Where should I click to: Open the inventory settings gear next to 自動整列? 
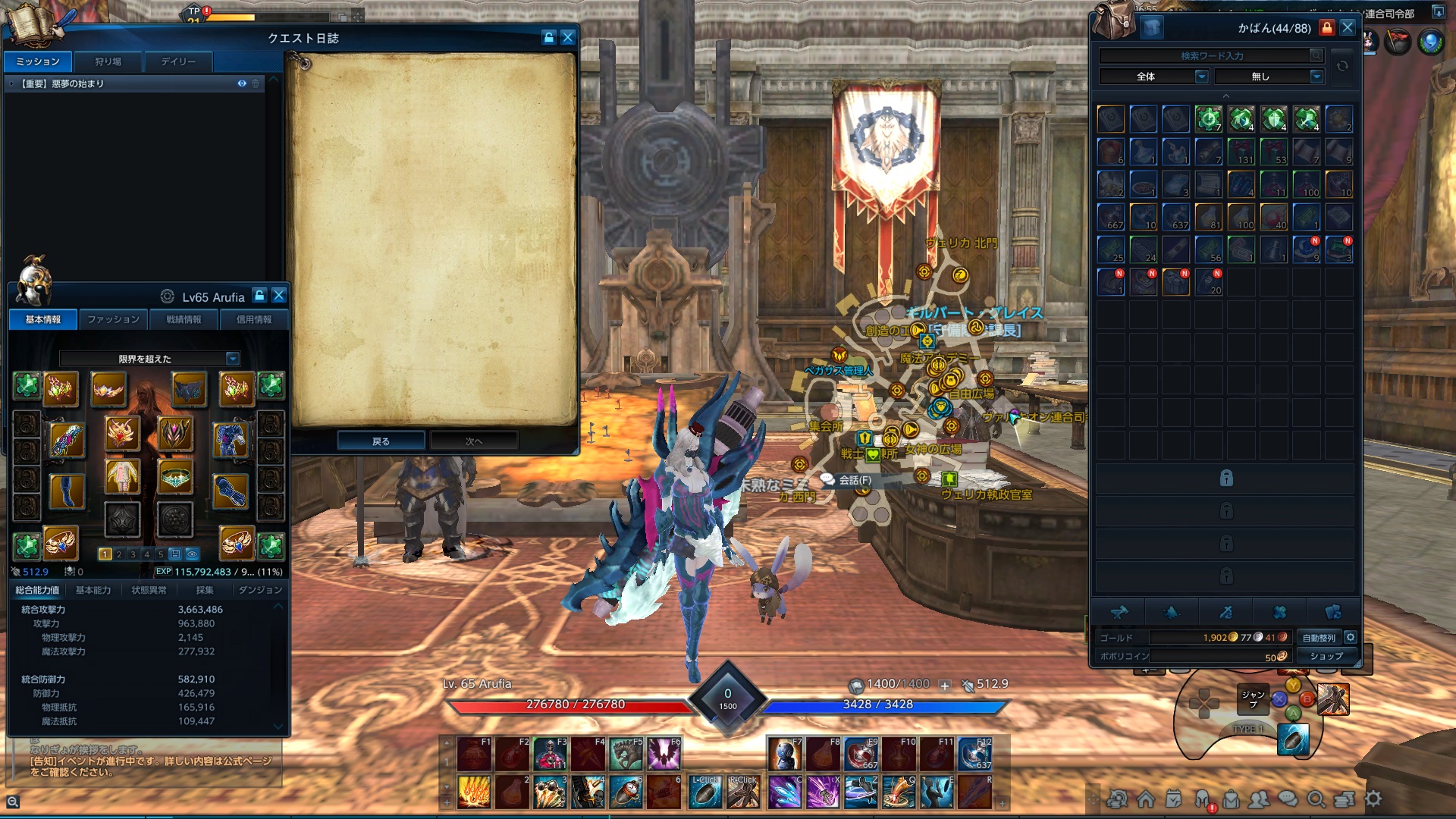1350,638
